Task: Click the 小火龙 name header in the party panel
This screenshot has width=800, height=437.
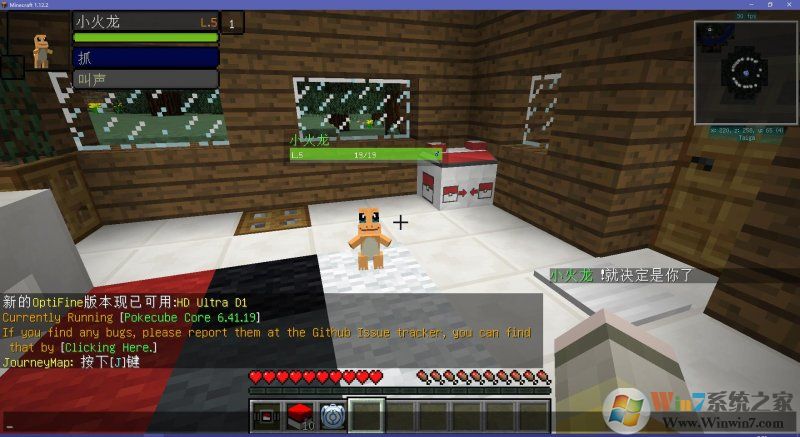Action: click(x=146, y=21)
